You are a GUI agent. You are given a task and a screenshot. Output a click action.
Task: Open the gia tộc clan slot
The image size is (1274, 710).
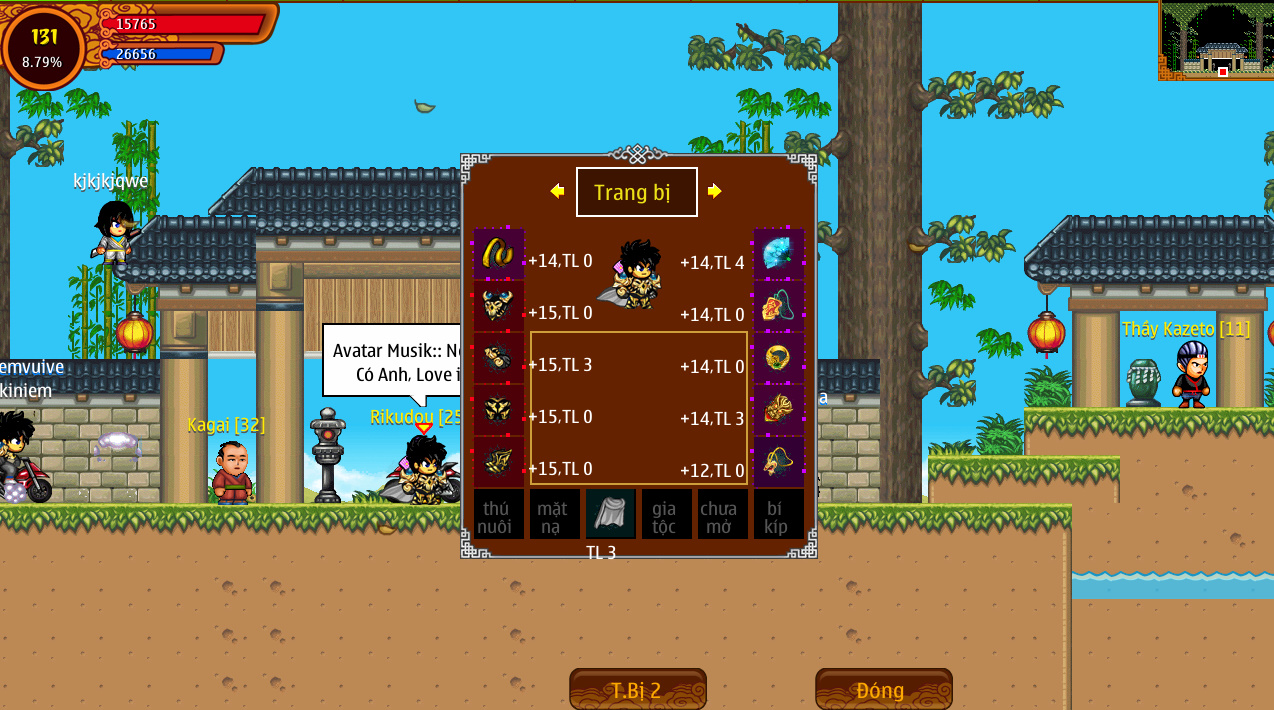coord(666,514)
